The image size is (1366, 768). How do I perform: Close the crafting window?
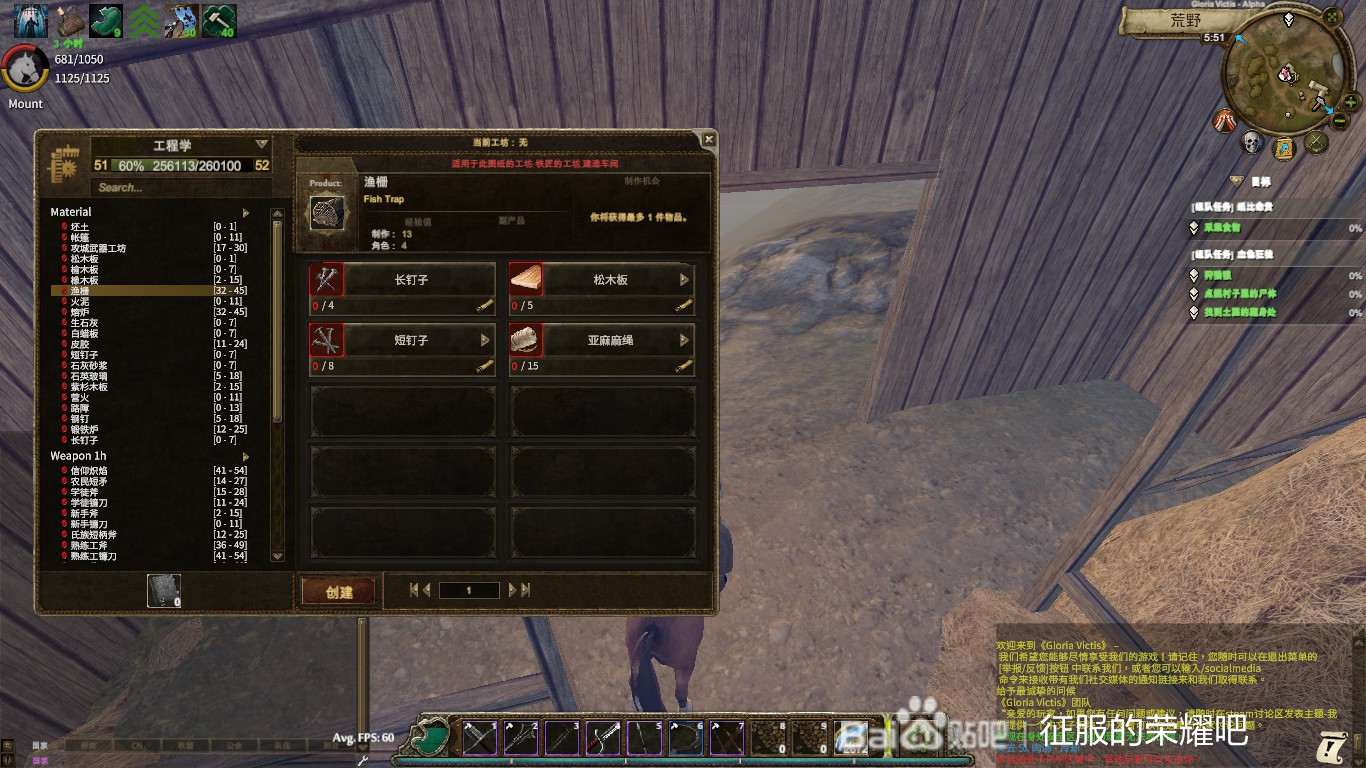pos(708,139)
